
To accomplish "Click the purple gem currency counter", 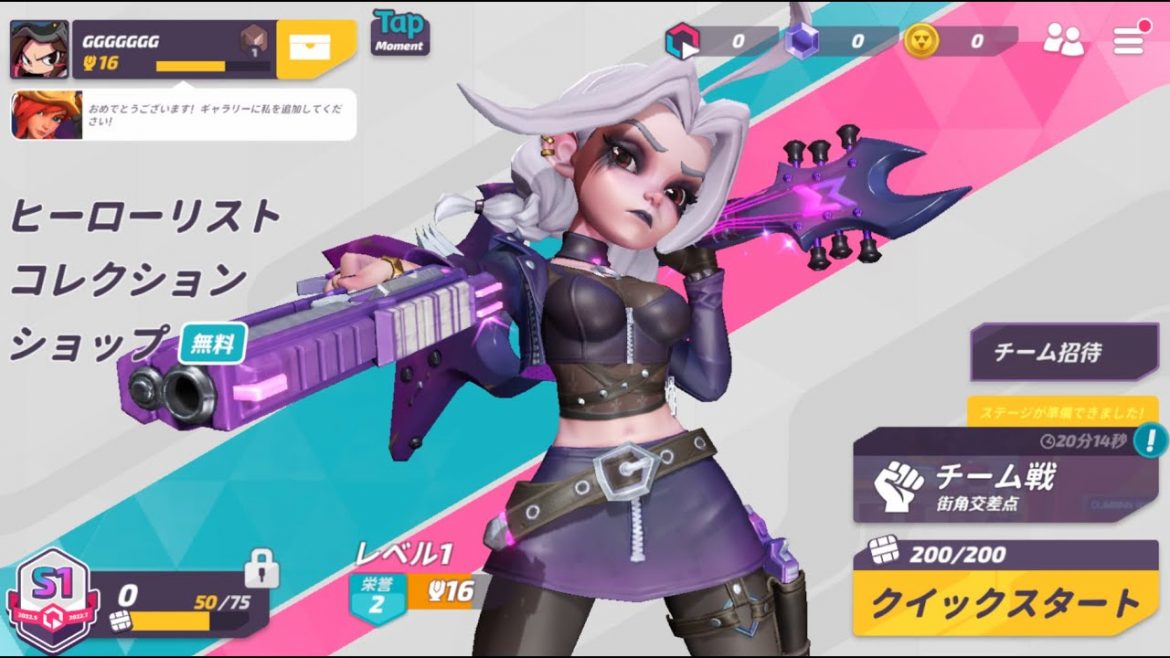I will [838, 41].
